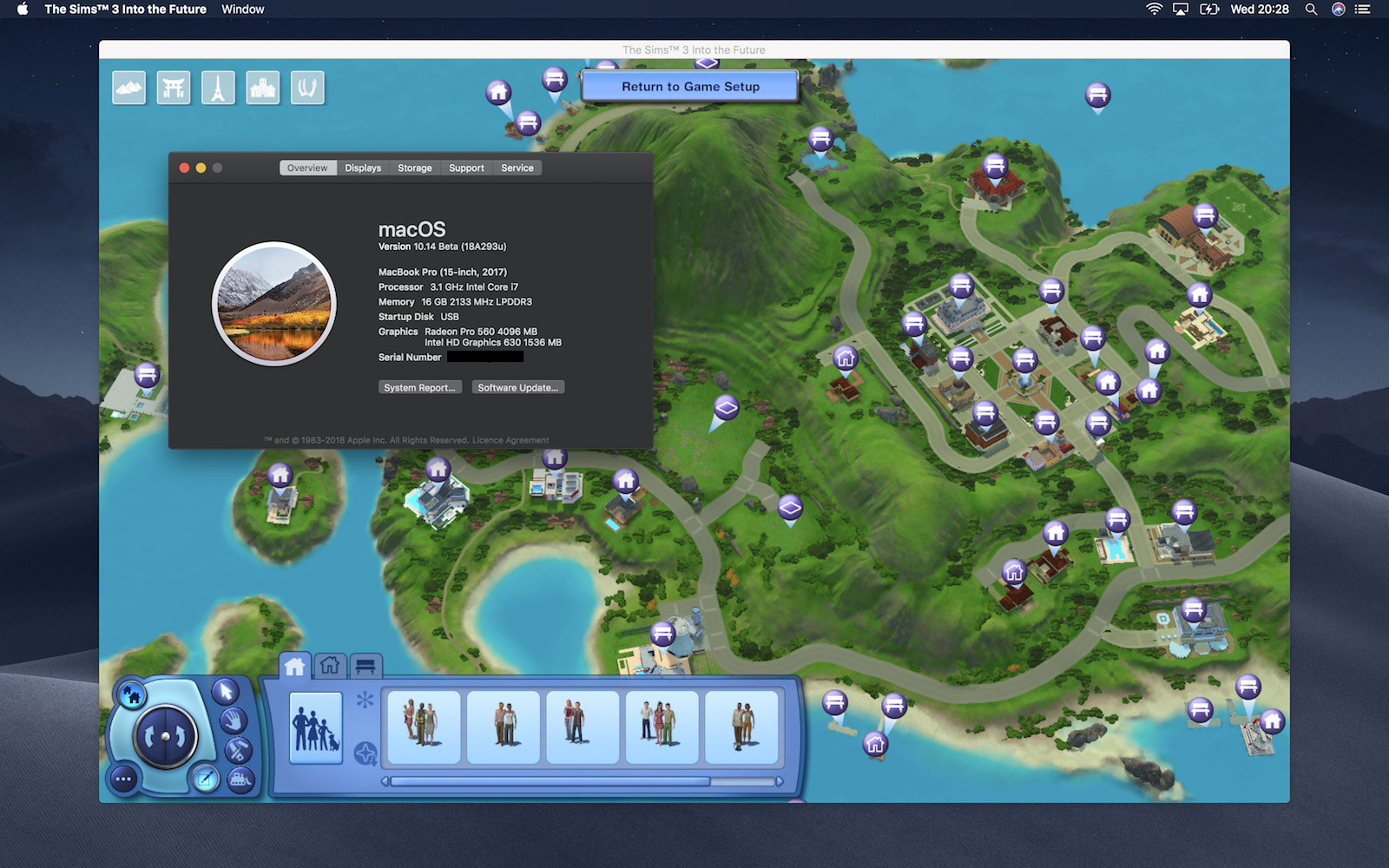Open the Window menu

tap(242, 10)
